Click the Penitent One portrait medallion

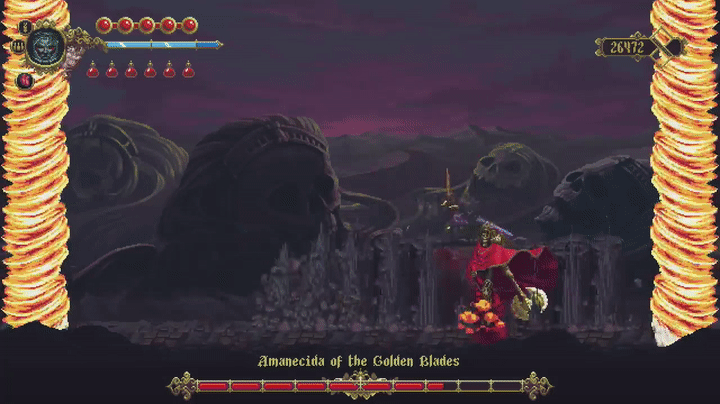[x=46, y=45]
